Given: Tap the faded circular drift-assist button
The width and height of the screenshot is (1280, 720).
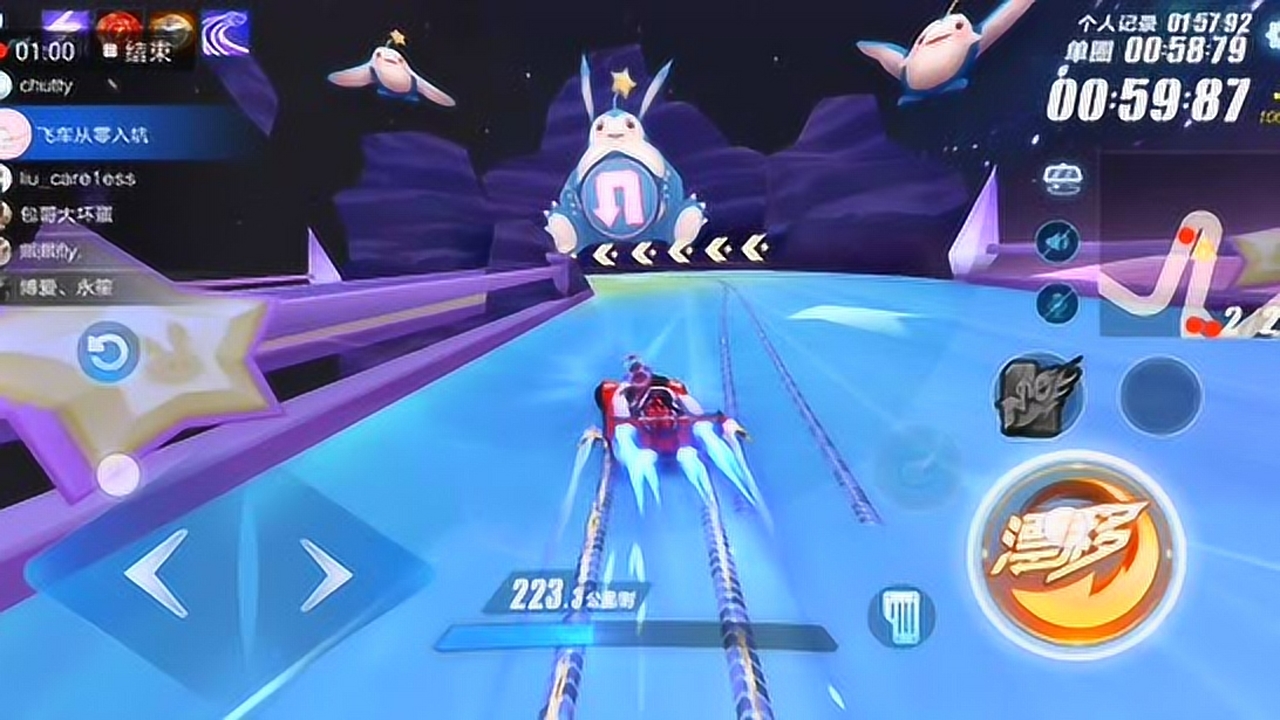Looking at the screenshot, I should [917, 463].
